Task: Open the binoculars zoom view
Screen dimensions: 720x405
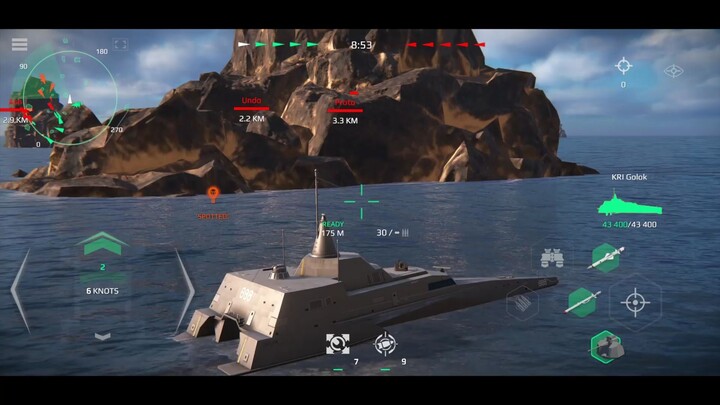Action: click(551, 258)
